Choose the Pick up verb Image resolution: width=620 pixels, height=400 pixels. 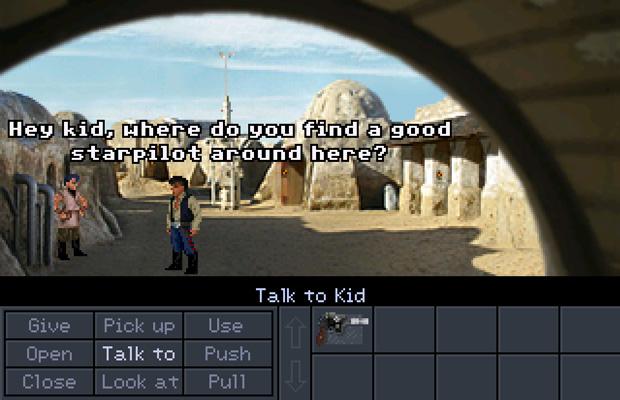tap(139, 325)
